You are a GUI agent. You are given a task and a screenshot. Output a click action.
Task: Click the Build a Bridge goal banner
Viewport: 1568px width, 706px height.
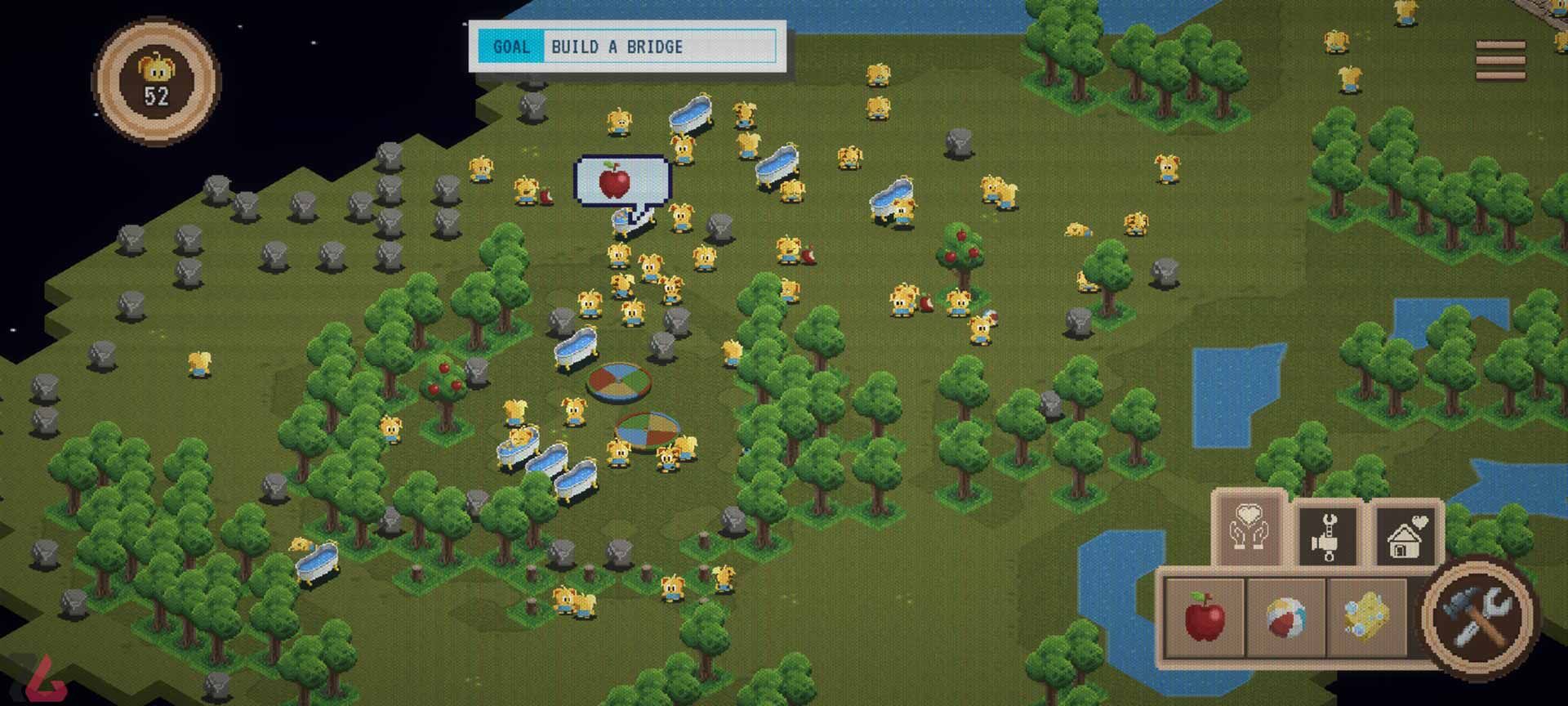[x=626, y=47]
